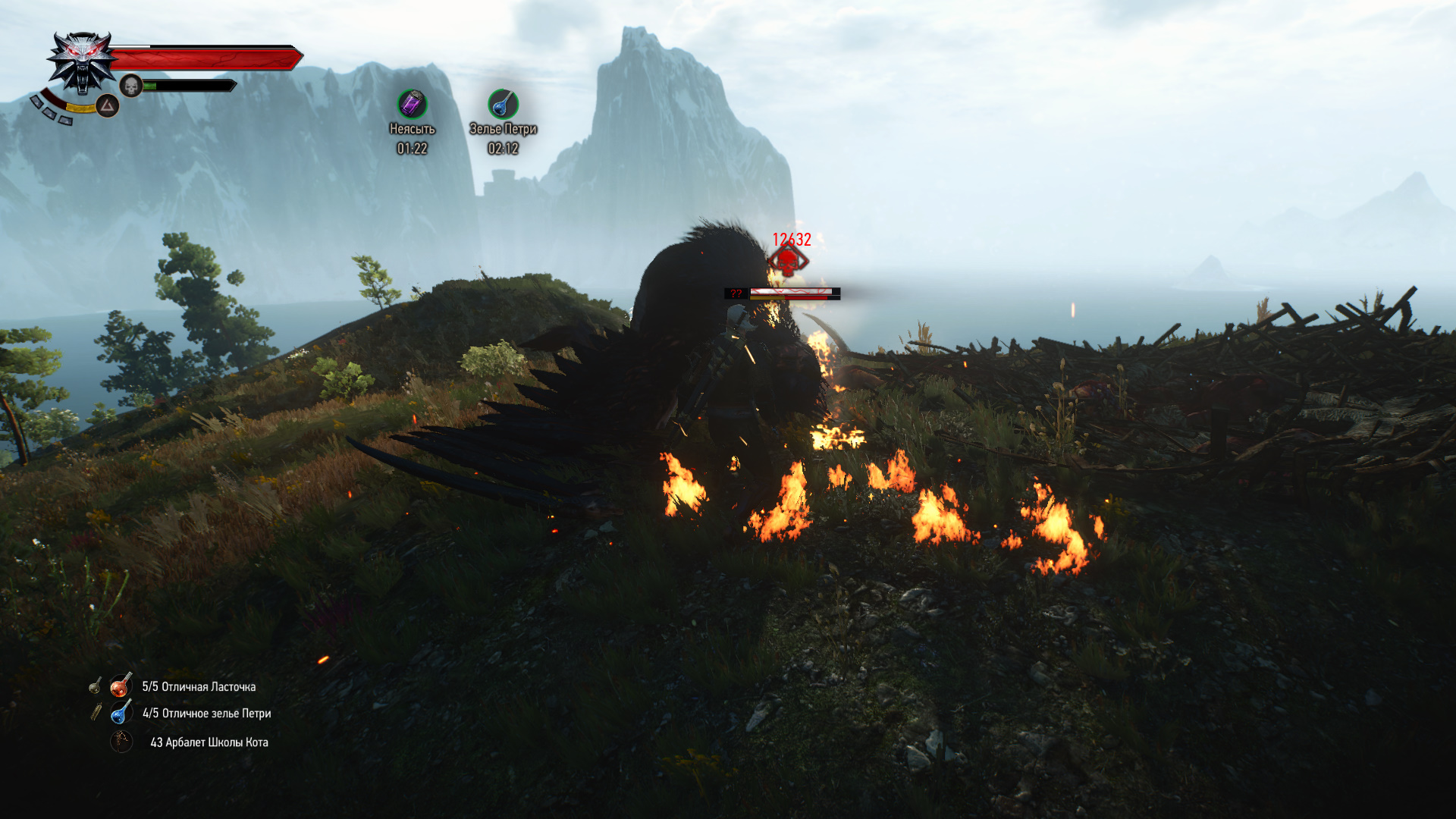Viewport: 1456px width, 819px height.
Task: Select the small dark bomb flask slot
Action: tap(95, 686)
